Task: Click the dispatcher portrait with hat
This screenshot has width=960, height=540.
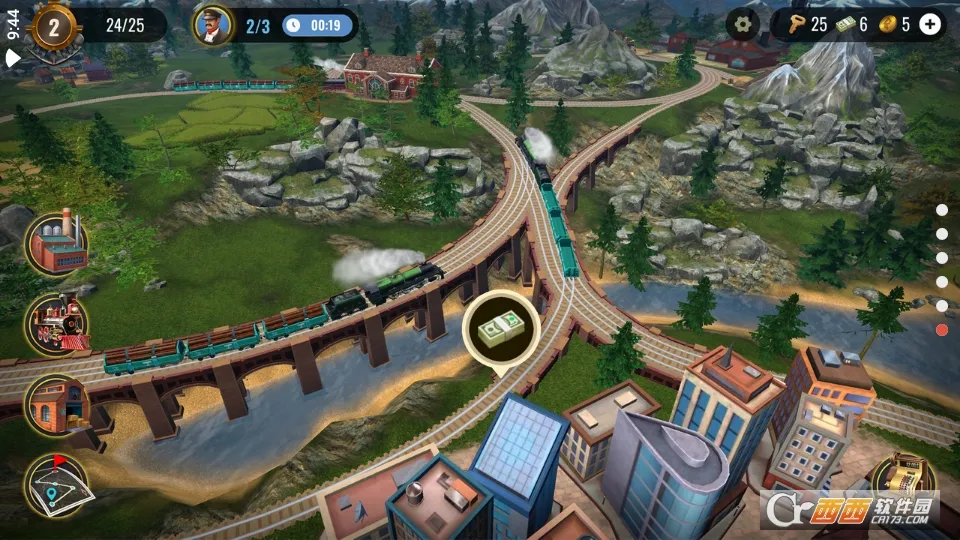Action: click(x=211, y=25)
